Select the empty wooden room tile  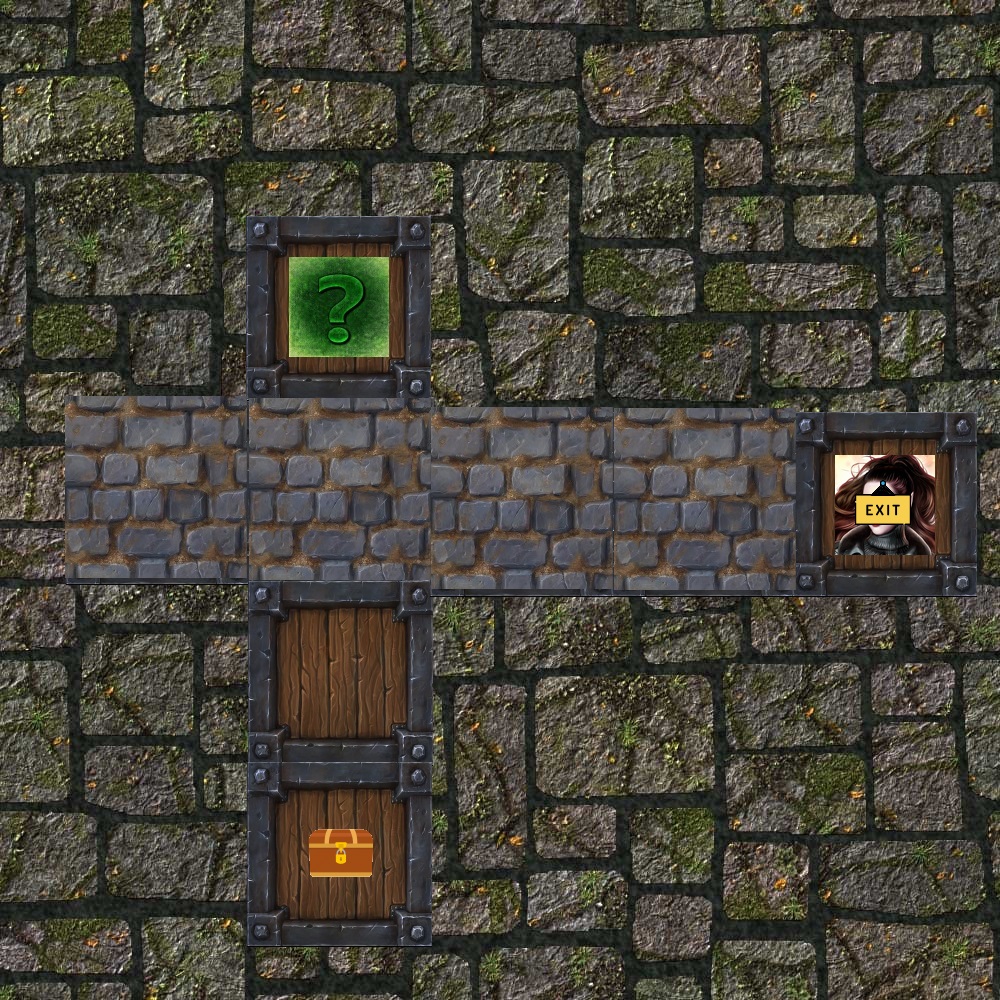point(340,672)
